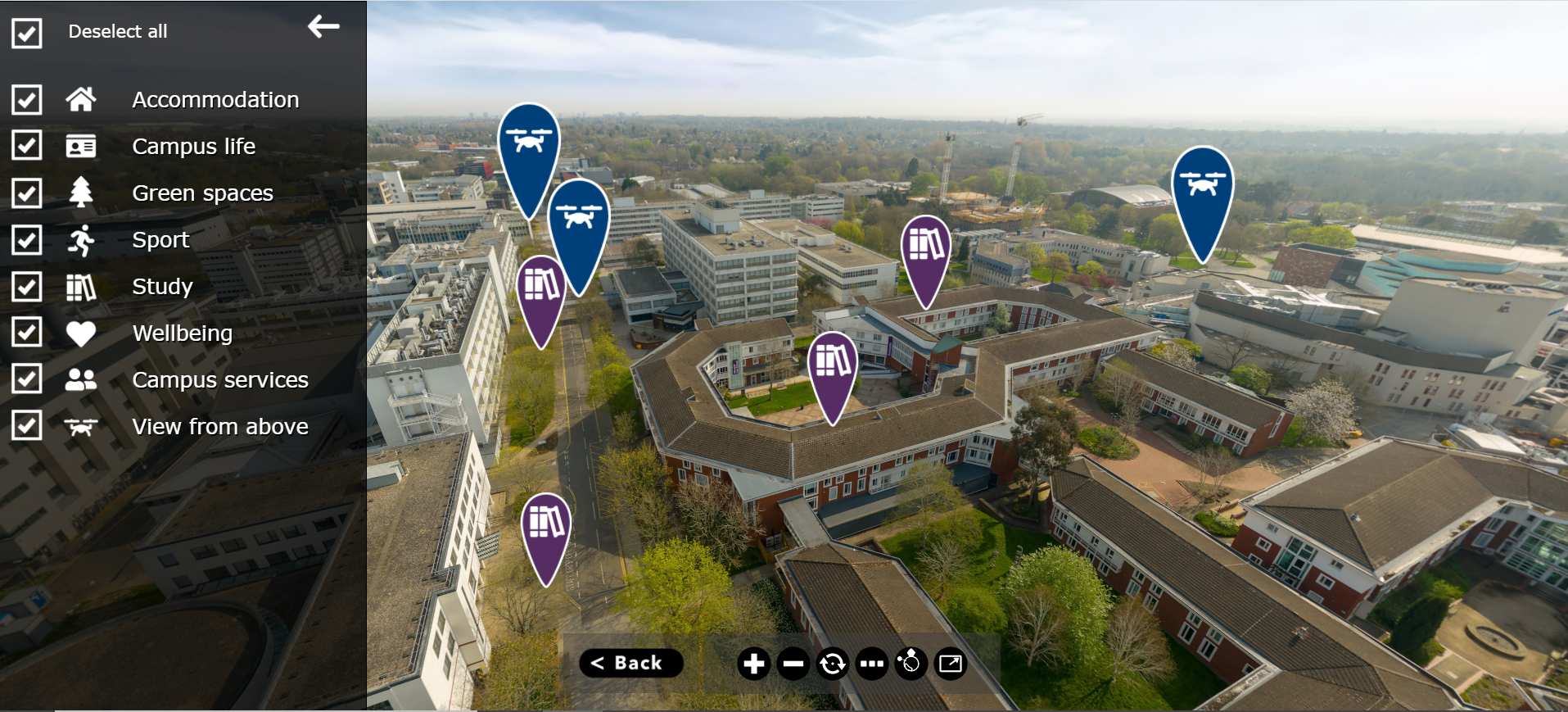Activate the auto-rotate circular arrows button
This screenshot has width=1568, height=712.
[x=832, y=664]
